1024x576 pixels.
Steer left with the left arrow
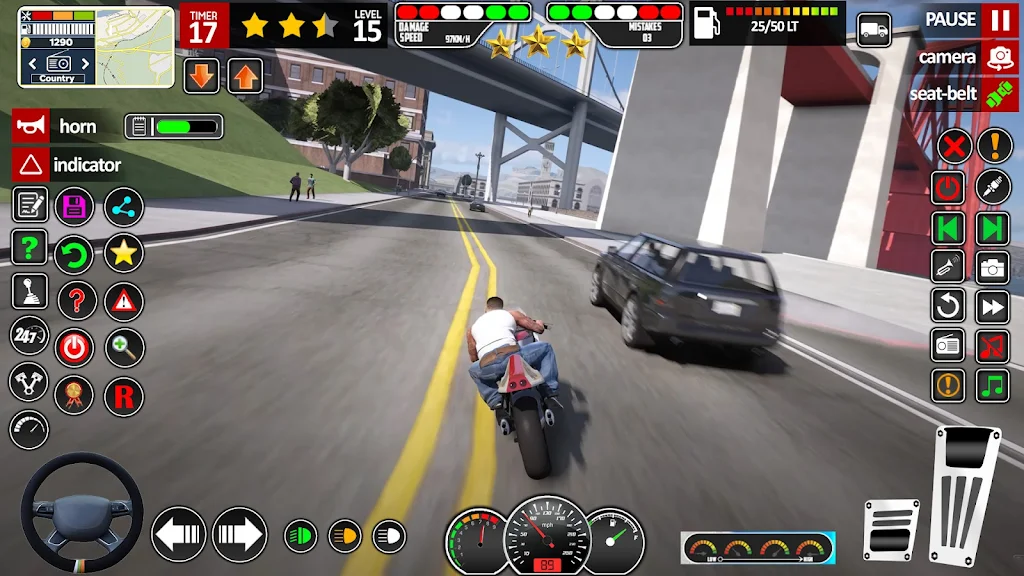(179, 534)
